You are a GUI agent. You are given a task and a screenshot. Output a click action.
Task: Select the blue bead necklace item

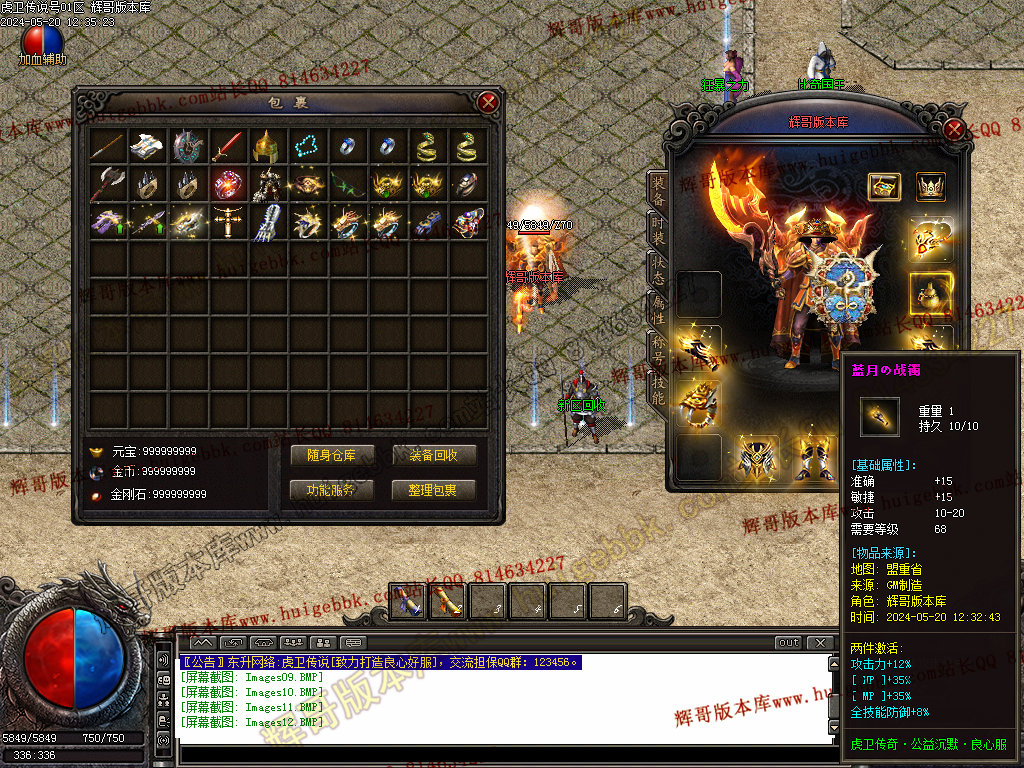tap(307, 147)
